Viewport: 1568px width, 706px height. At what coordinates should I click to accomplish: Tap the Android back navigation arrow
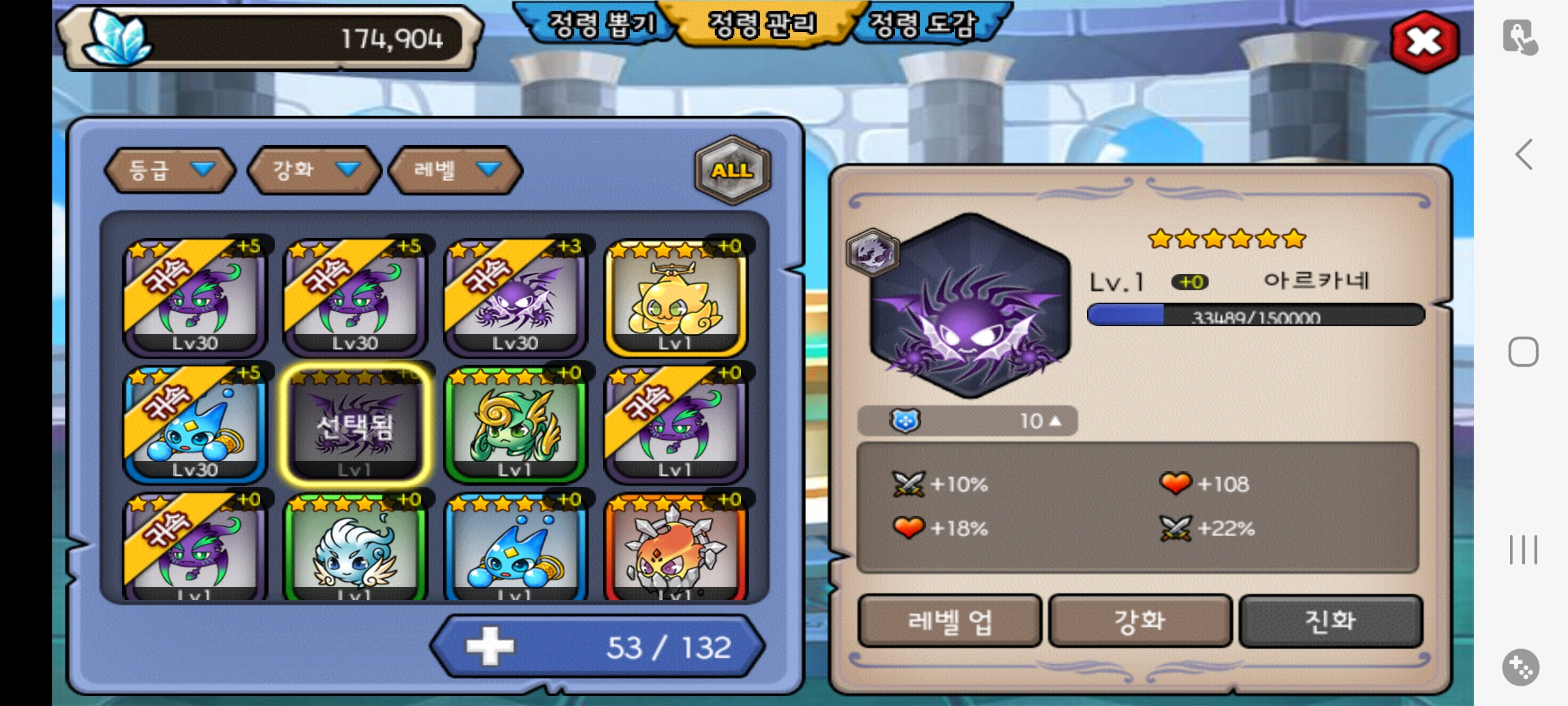tap(1524, 155)
